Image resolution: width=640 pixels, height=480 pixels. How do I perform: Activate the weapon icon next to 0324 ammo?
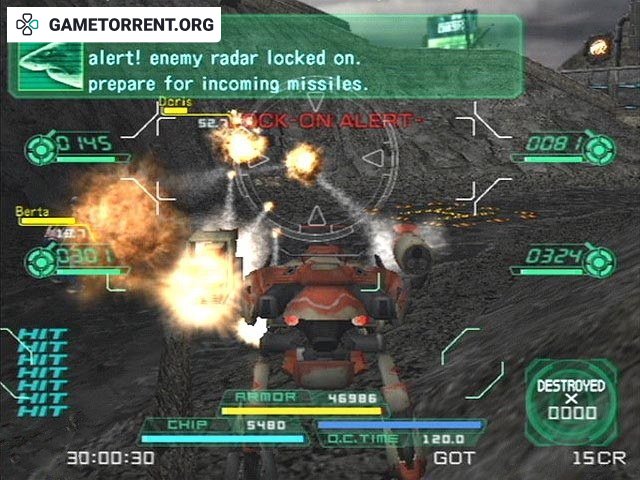click(599, 260)
